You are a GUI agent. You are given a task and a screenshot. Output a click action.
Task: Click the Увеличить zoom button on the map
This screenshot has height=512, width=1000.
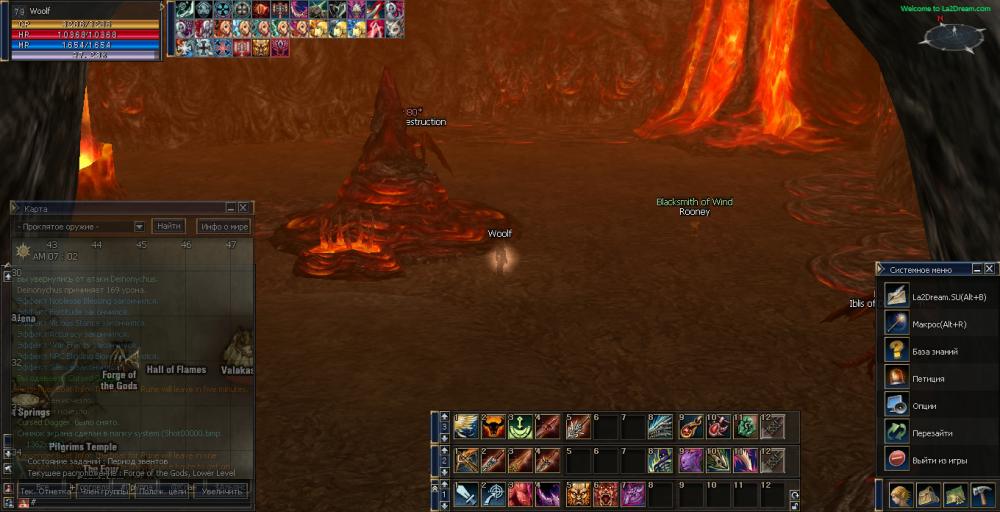221,491
